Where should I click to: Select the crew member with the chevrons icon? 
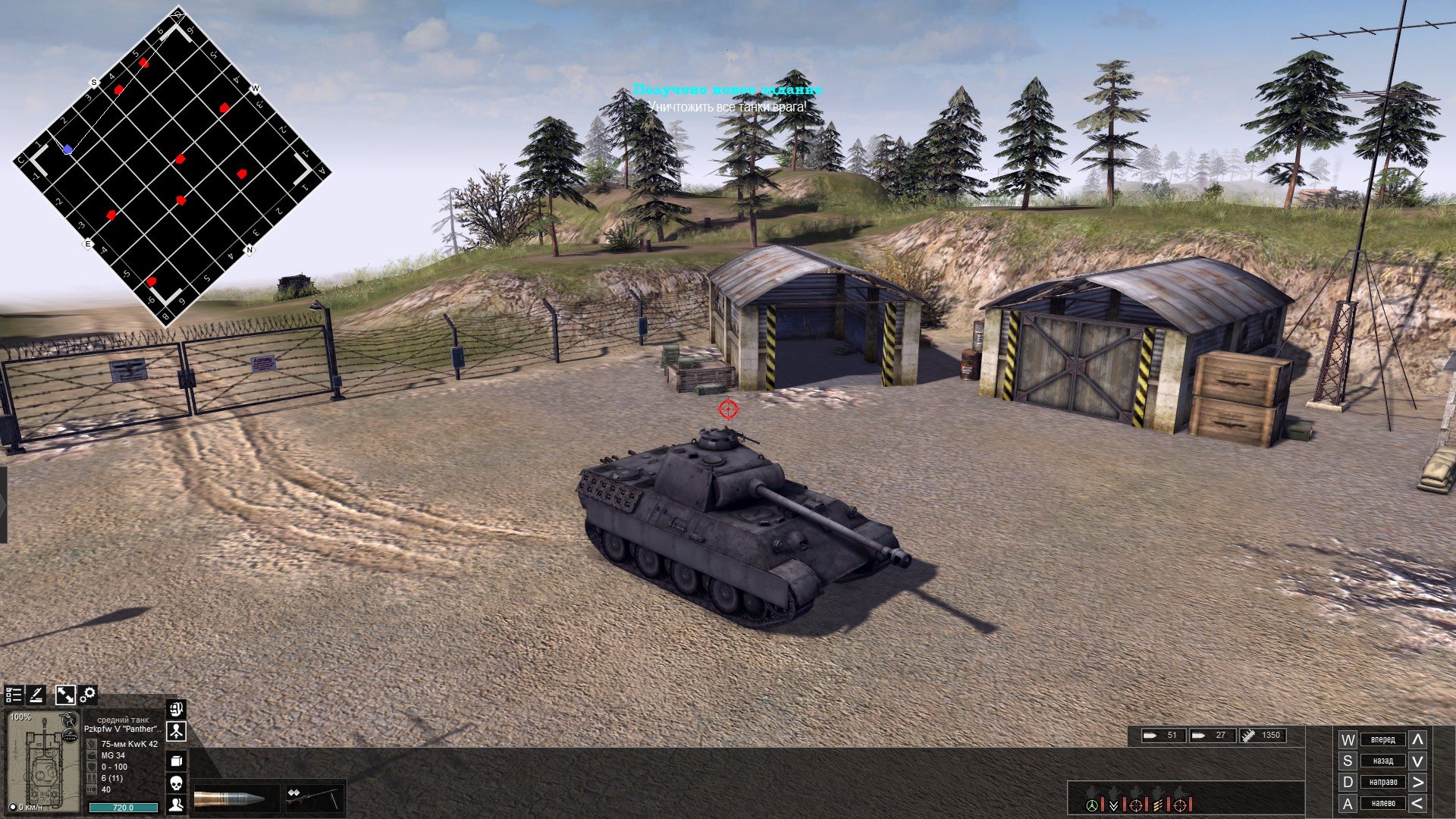click(x=1114, y=804)
